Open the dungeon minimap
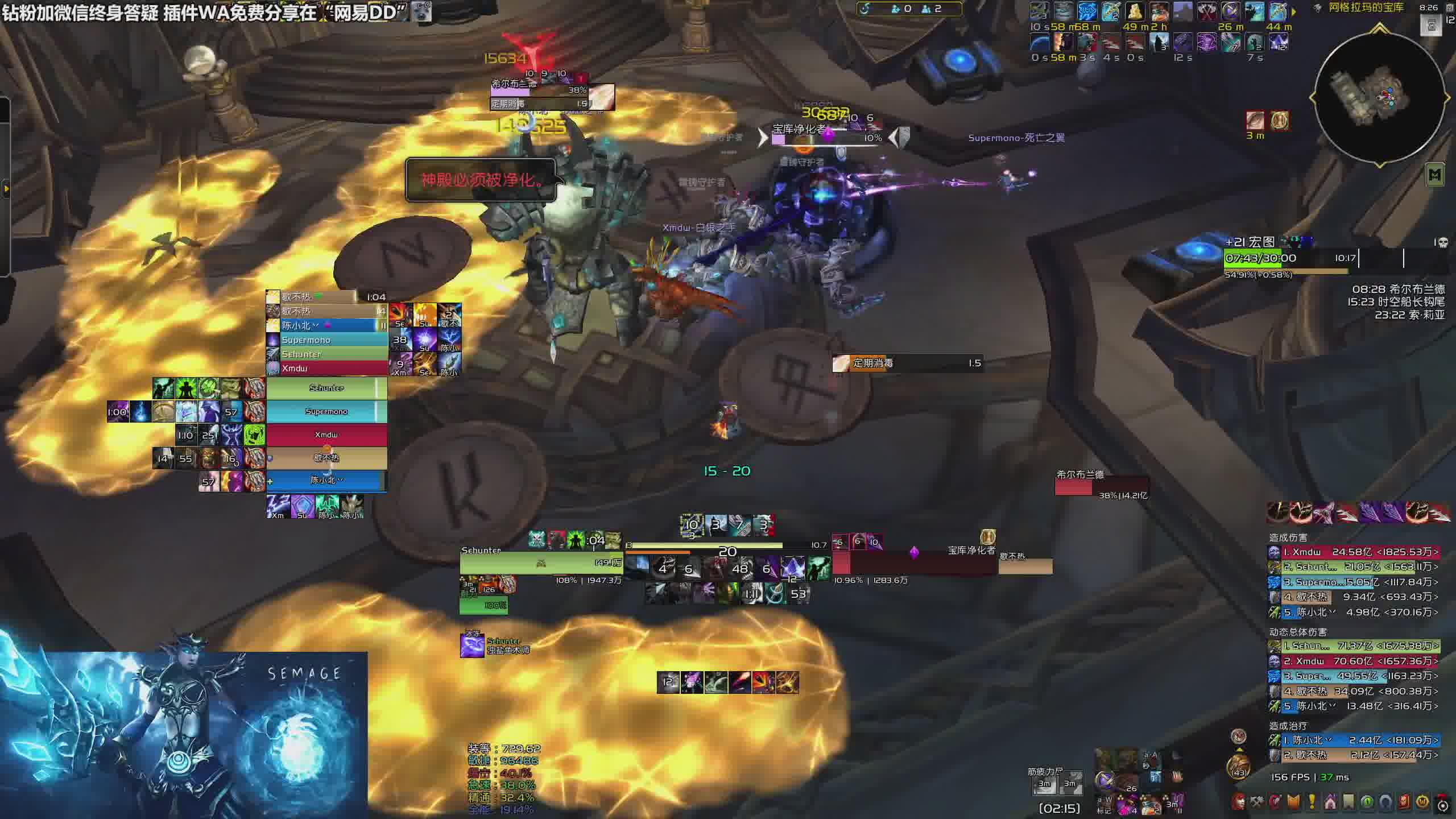Viewport: 1456px width, 819px height. (x=1380, y=98)
